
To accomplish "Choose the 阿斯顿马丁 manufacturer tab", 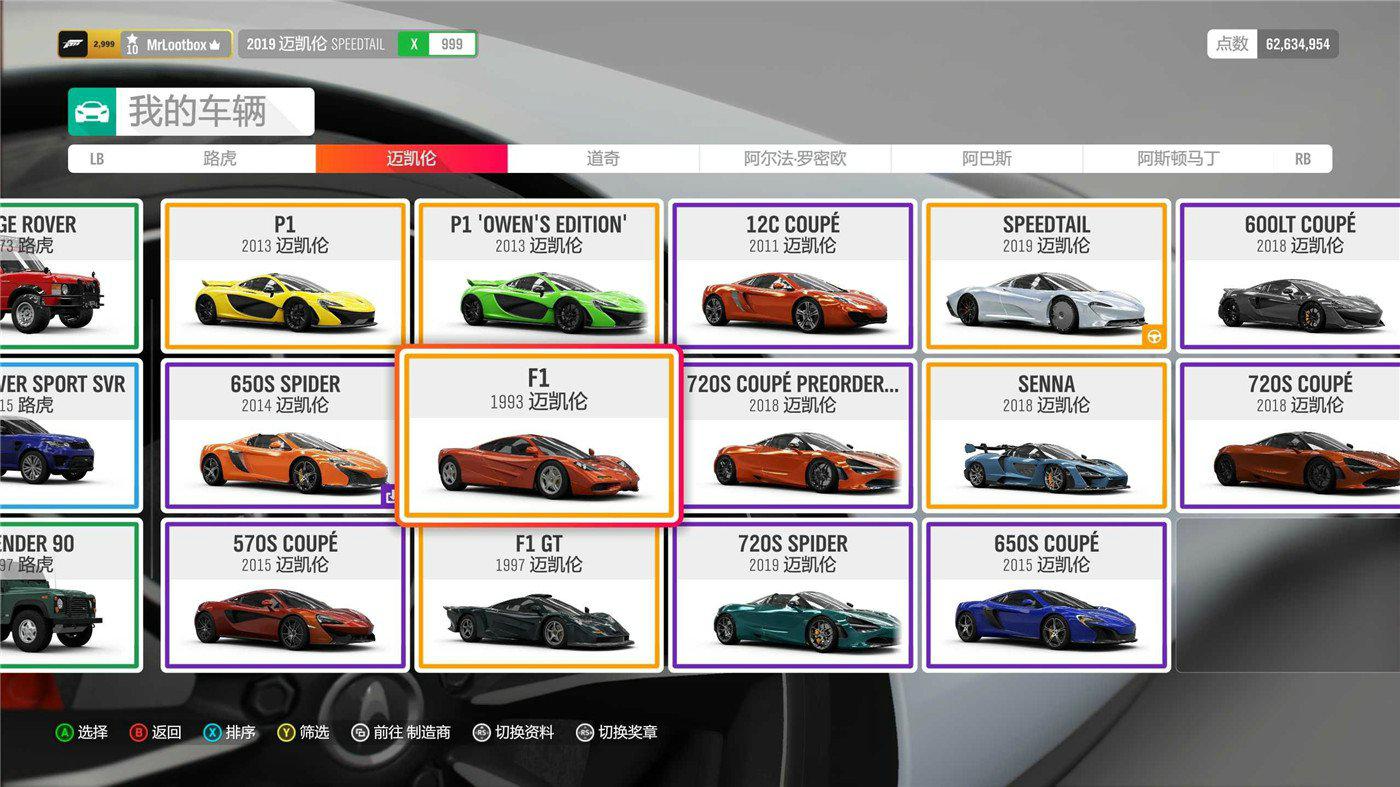I will [1178, 158].
